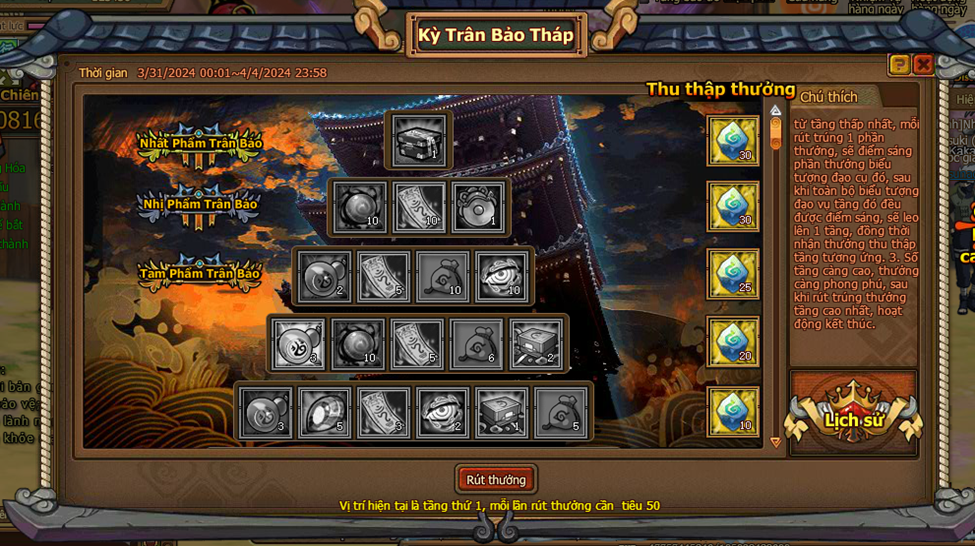
Task: Open the question mark help button
Action: (x=899, y=65)
